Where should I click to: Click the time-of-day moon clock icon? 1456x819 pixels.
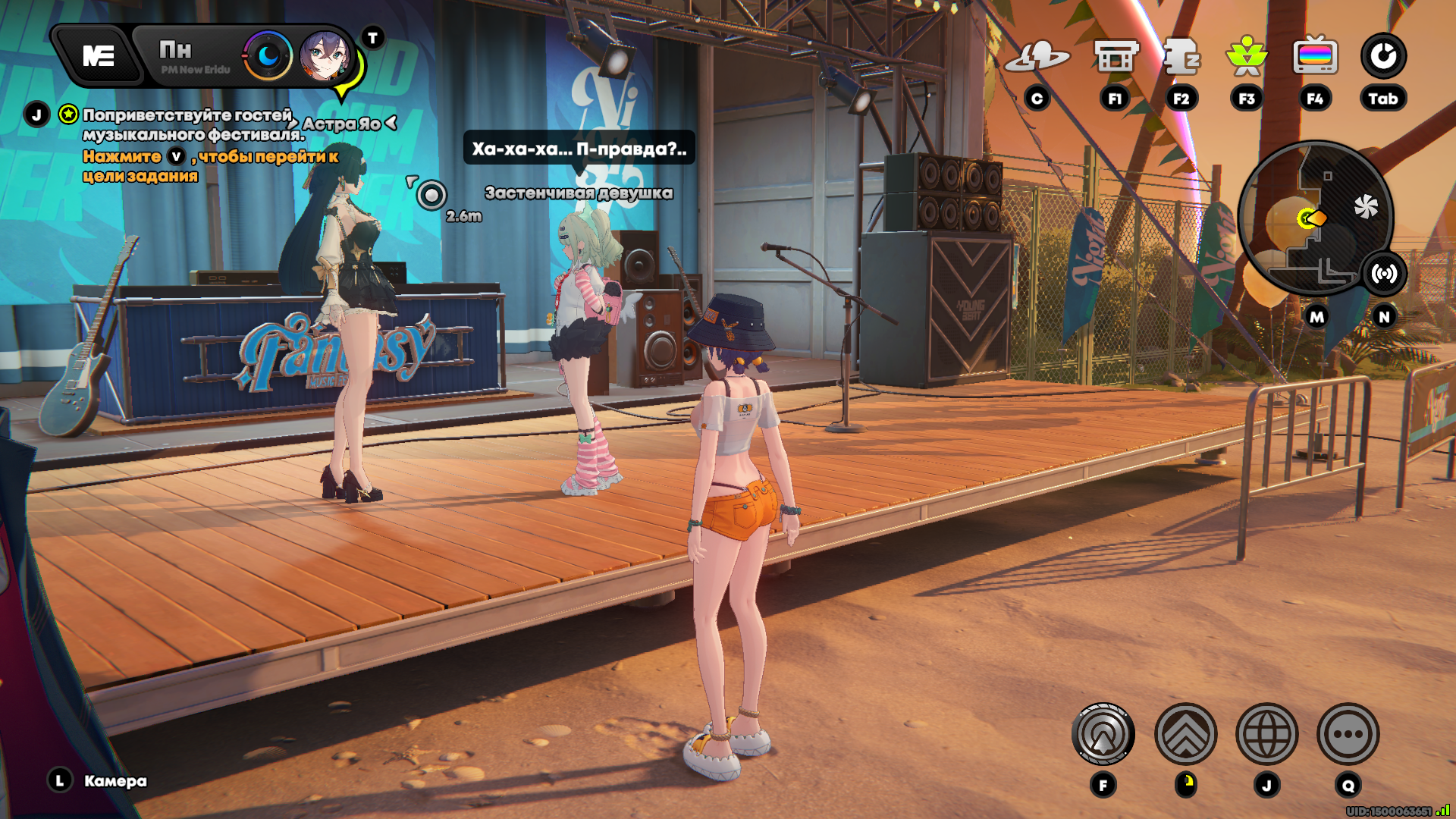[268, 55]
